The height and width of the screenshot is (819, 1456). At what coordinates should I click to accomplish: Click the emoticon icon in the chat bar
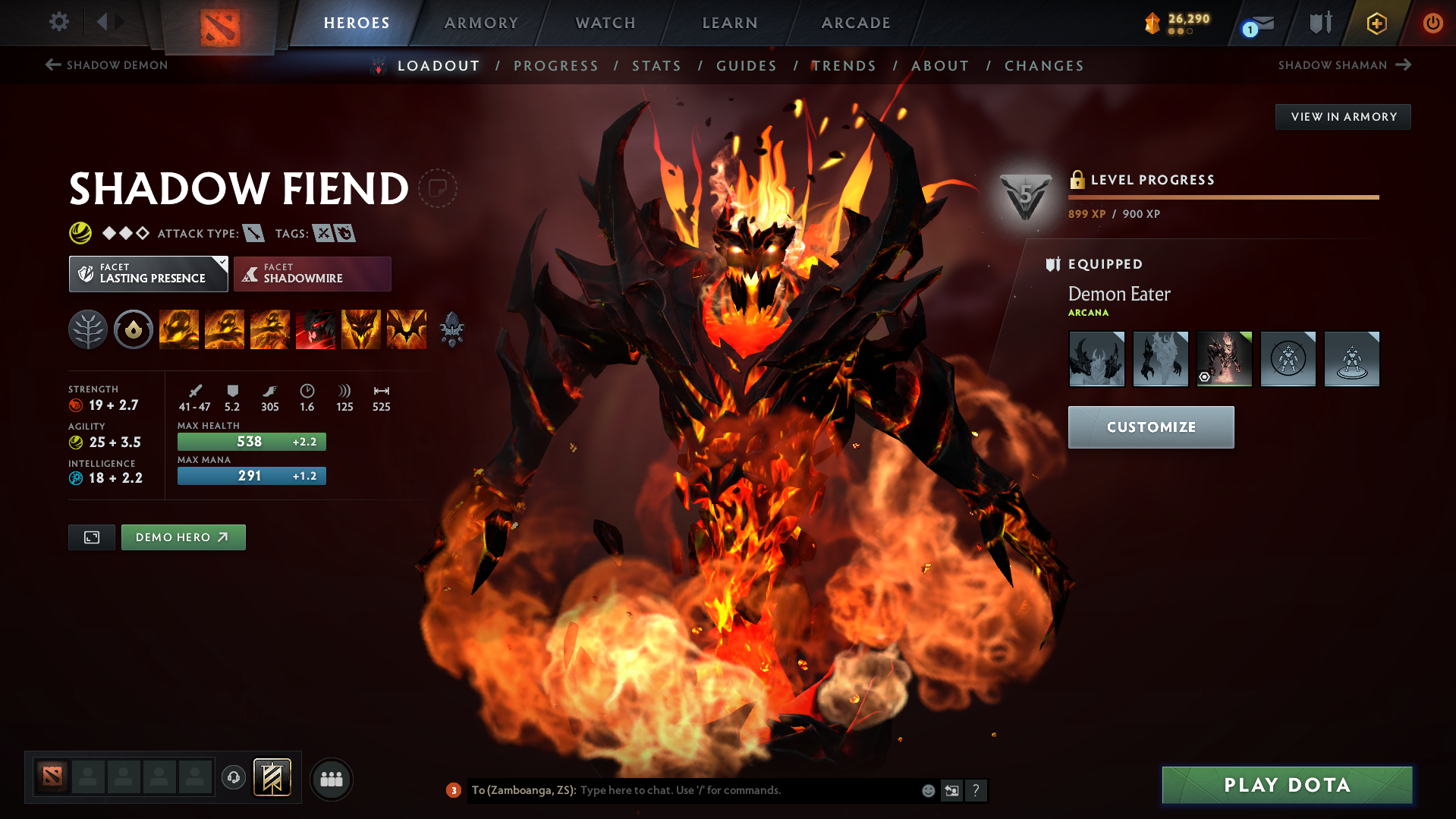click(x=927, y=790)
